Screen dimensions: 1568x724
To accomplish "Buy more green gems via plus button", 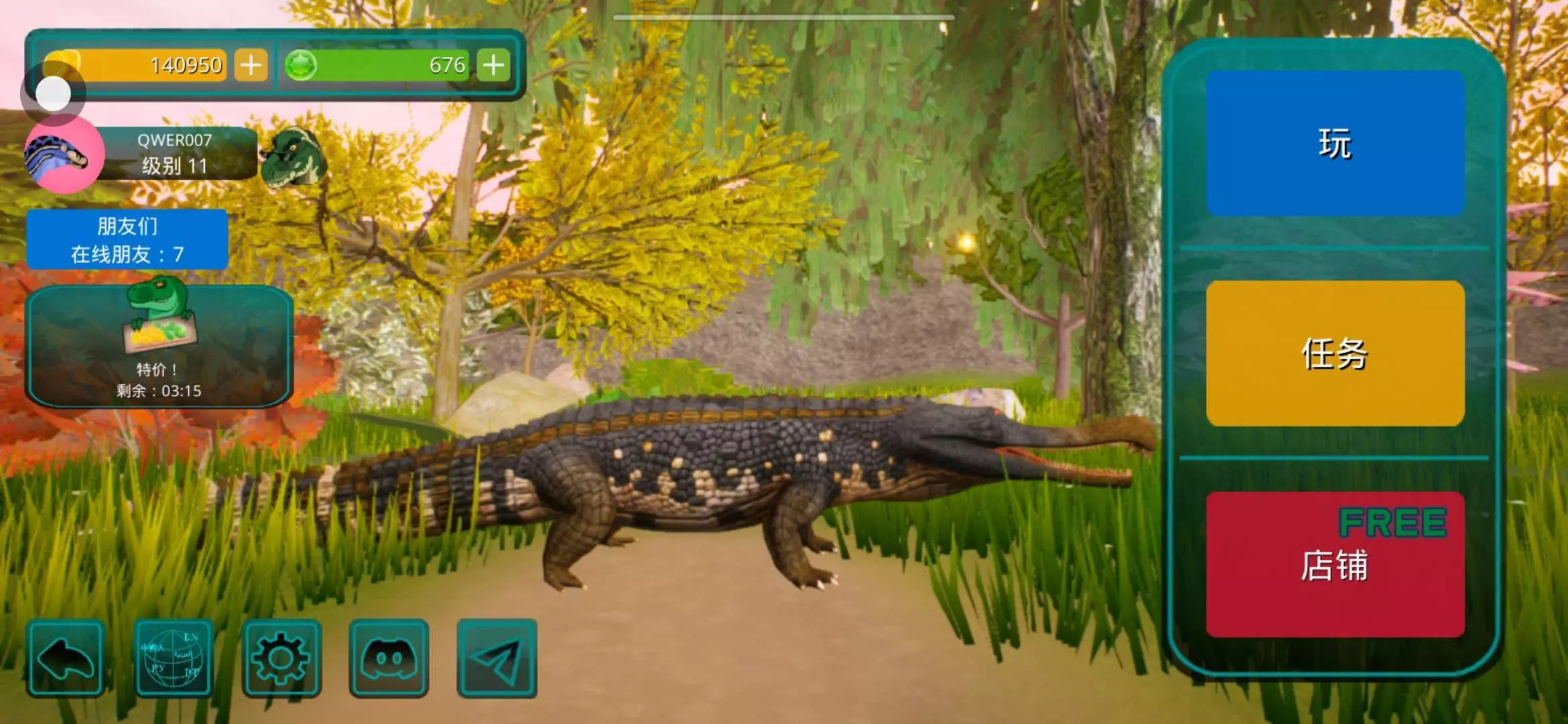I will (494, 65).
